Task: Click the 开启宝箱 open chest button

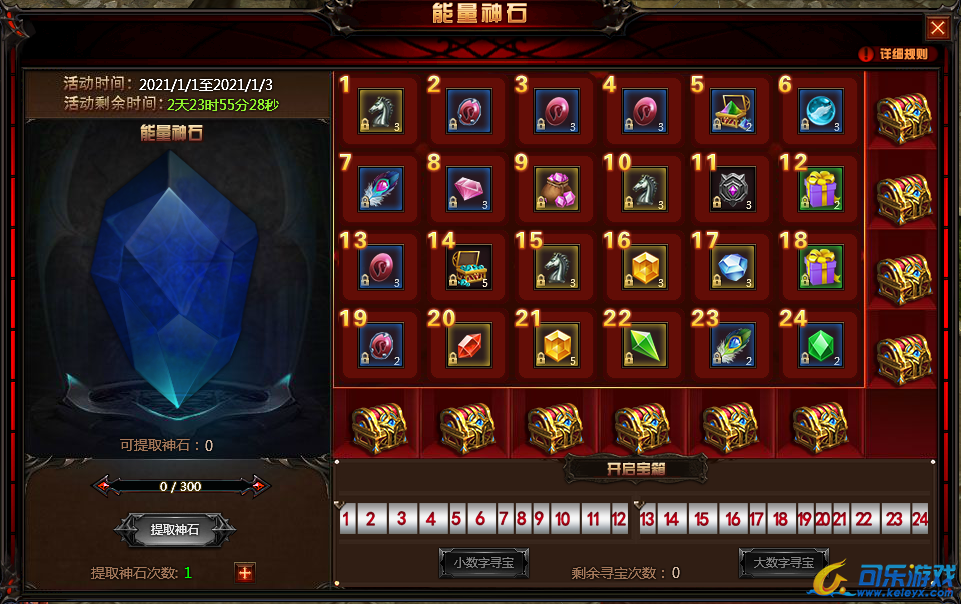Action: pos(636,467)
